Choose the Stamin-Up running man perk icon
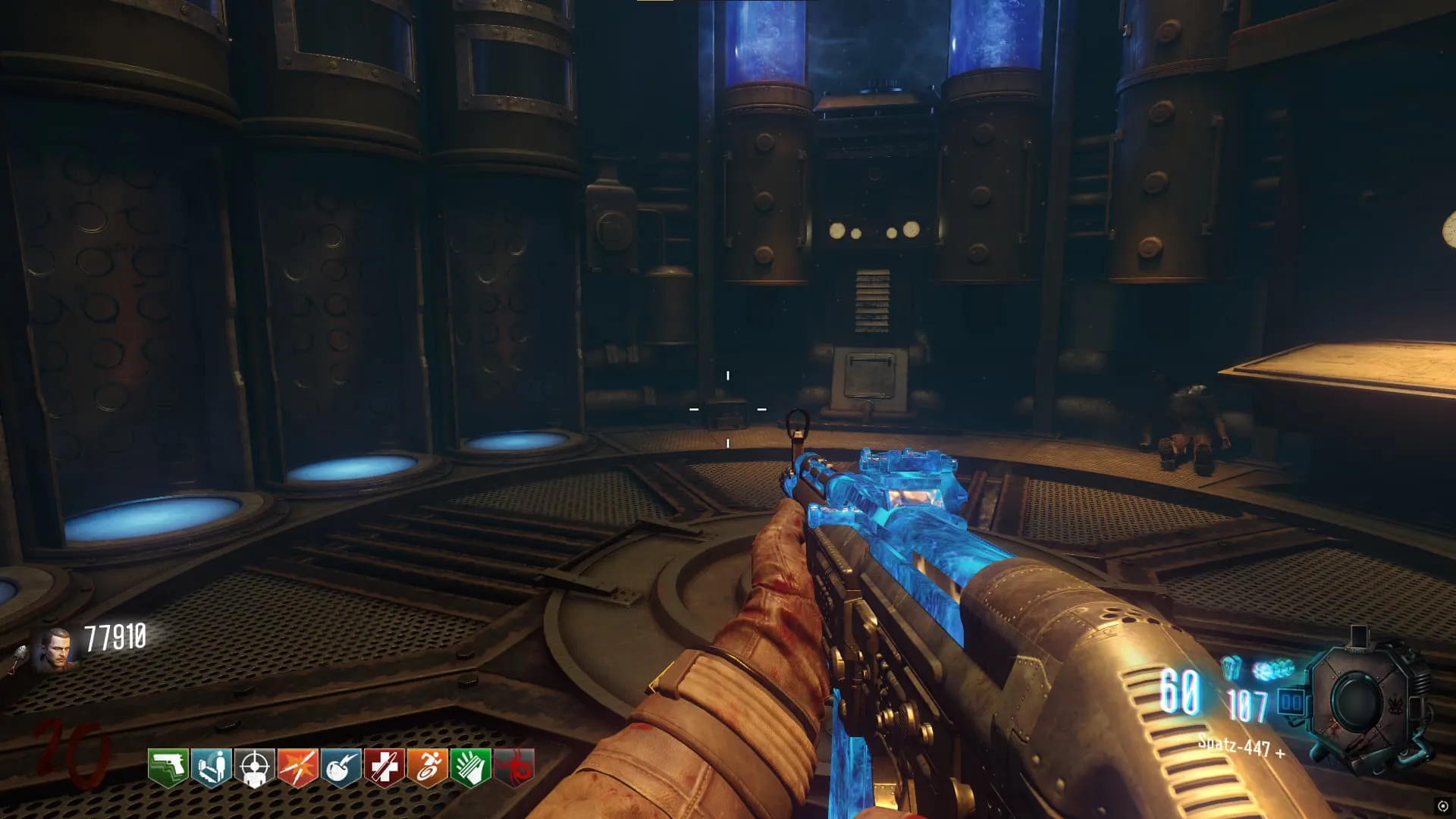The image size is (1456, 819). tap(428, 767)
